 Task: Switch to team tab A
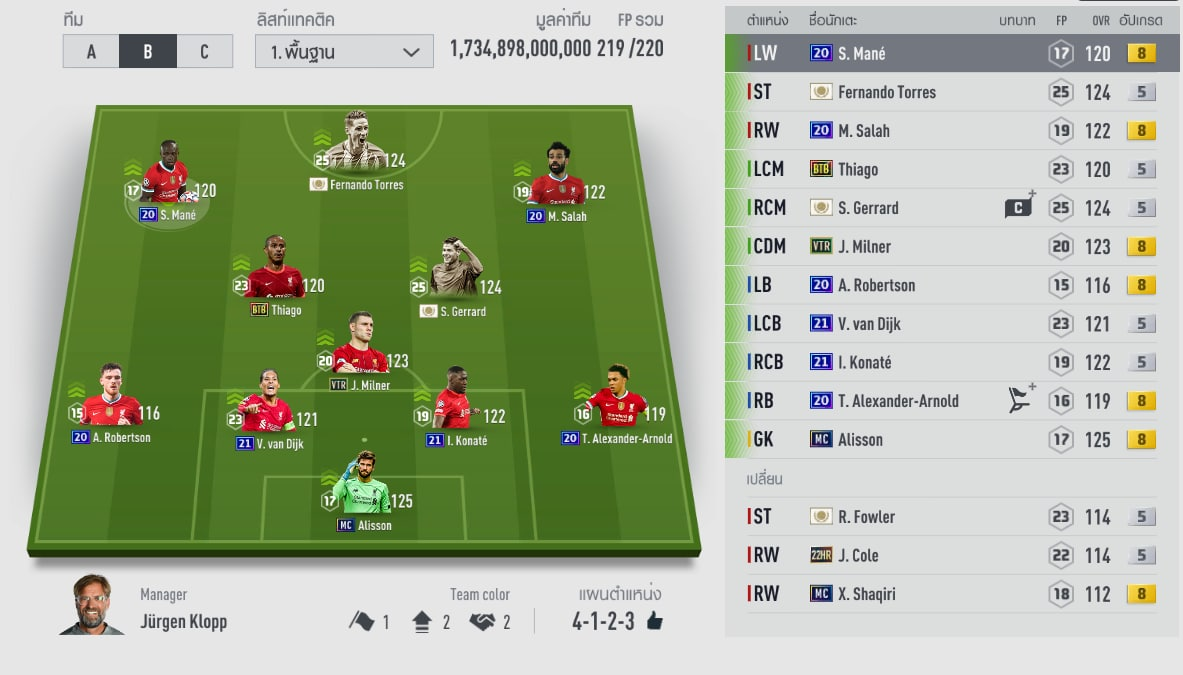pyautogui.click(x=91, y=52)
